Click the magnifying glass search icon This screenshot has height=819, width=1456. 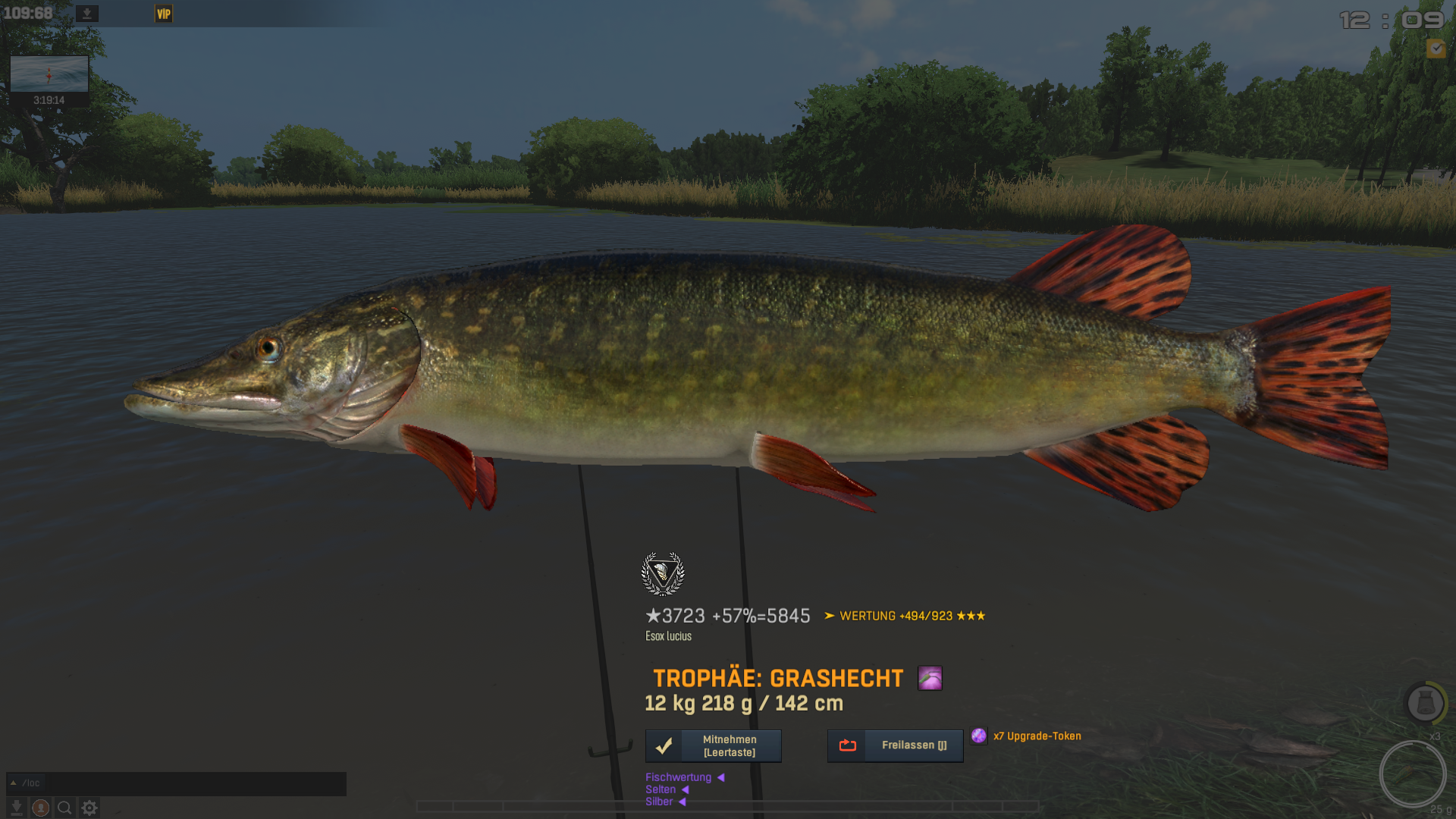(x=65, y=808)
